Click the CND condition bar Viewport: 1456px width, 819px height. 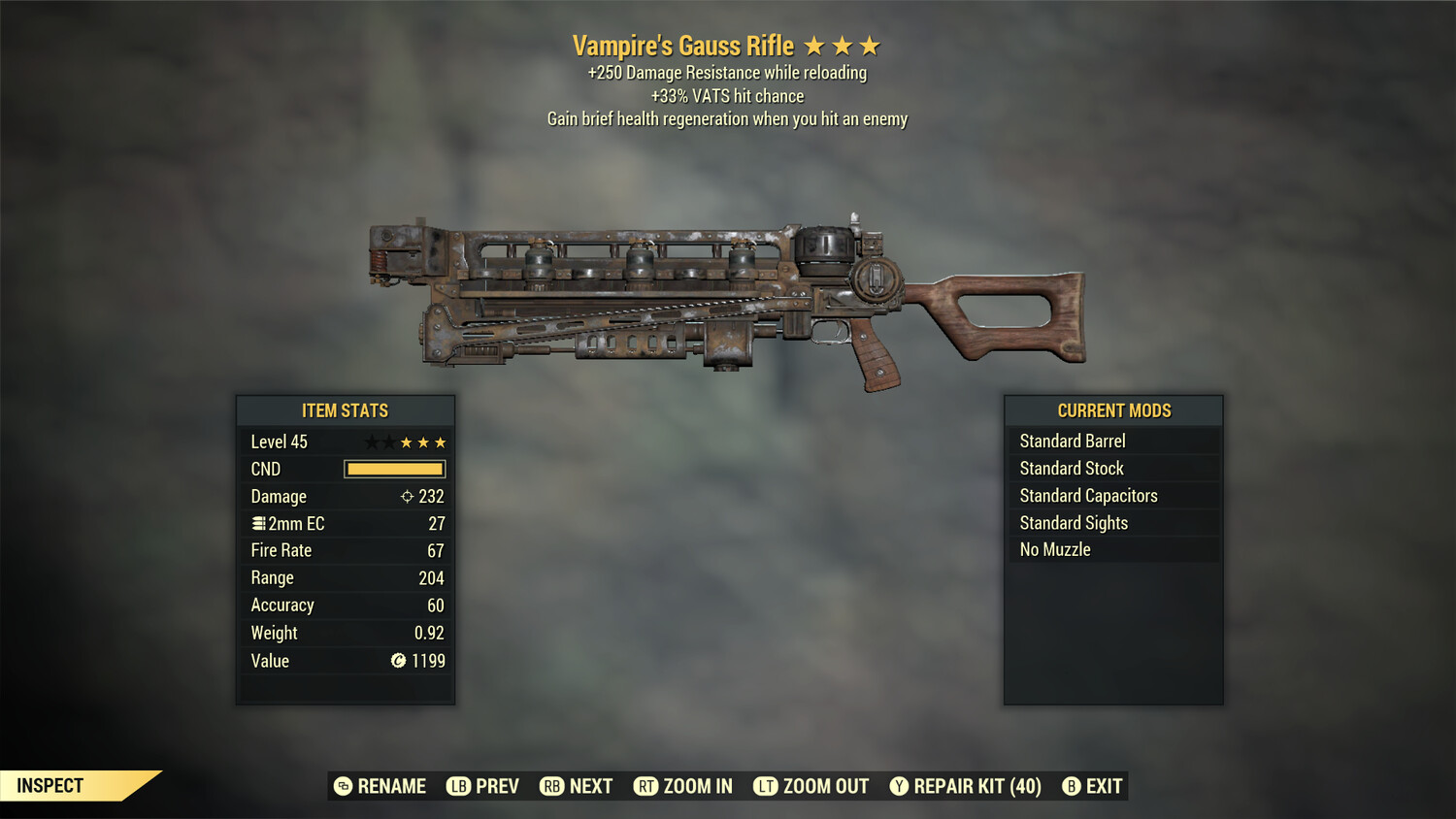pyautogui.click(x=393, y=469)
